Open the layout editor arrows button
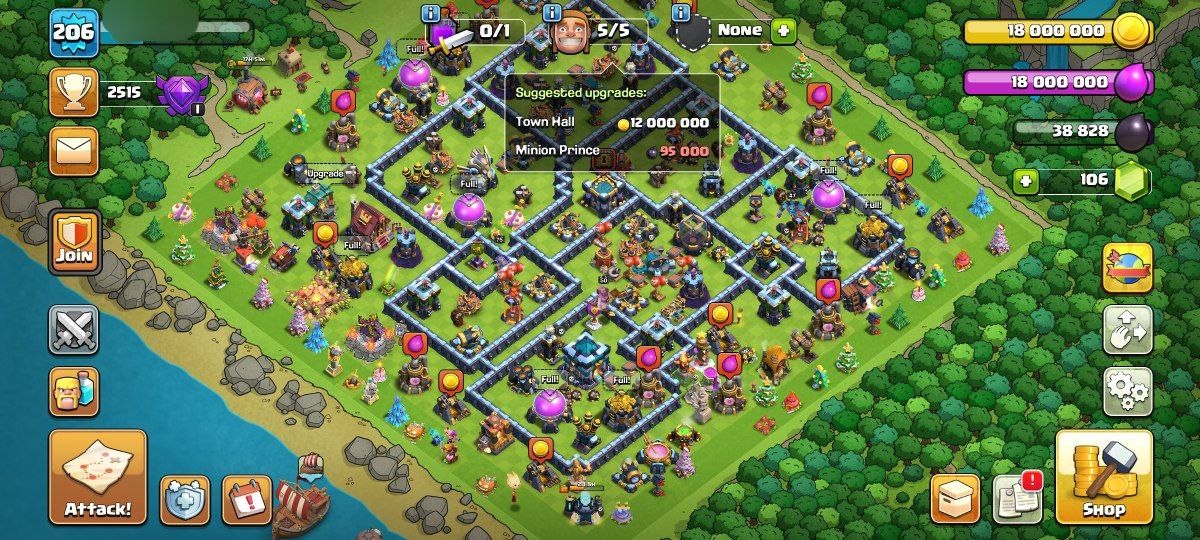1200x540 pixels. point(1127,329)
